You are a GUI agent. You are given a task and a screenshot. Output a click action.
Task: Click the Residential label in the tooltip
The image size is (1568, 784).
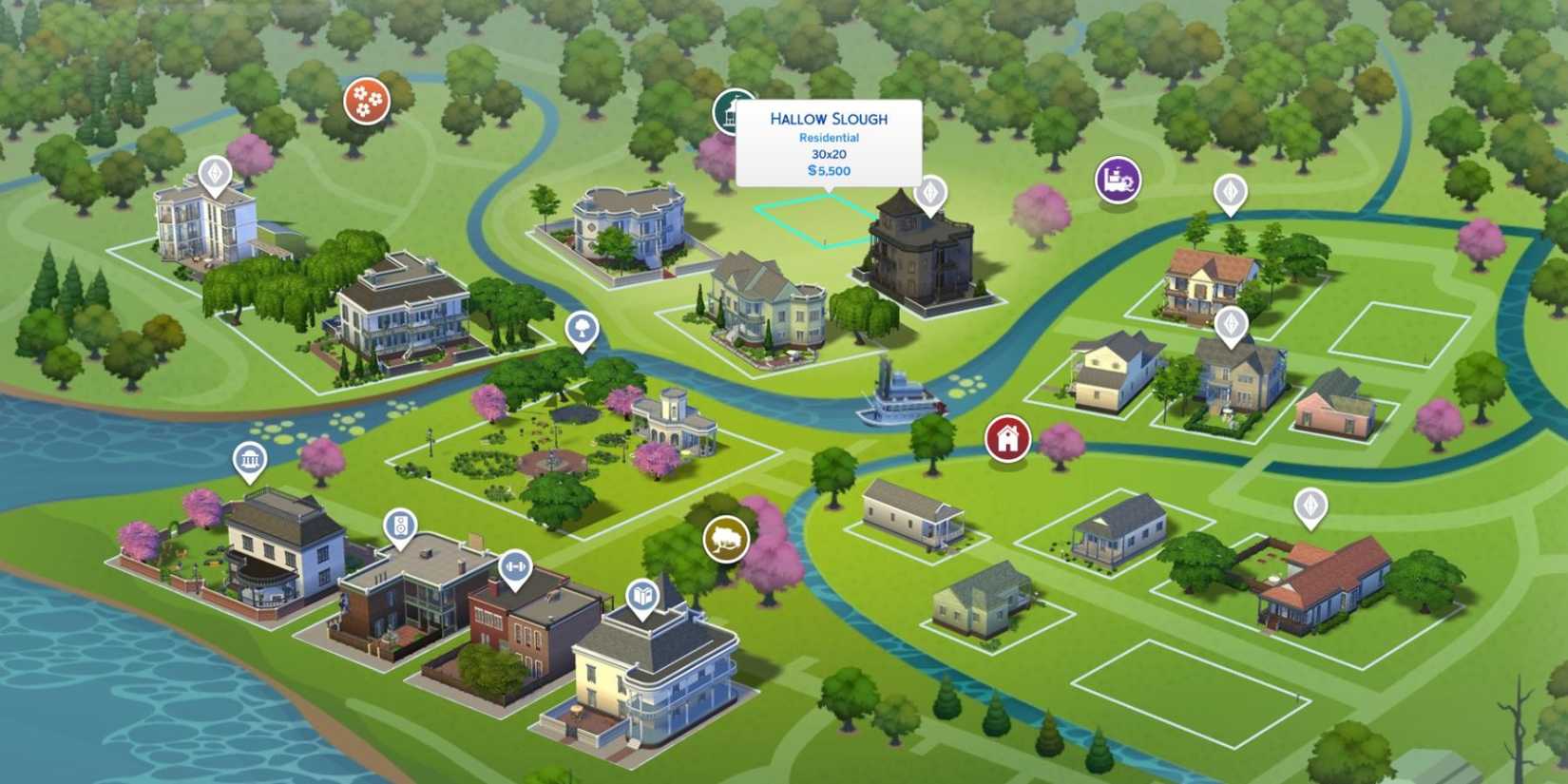[x=829, y=137]
